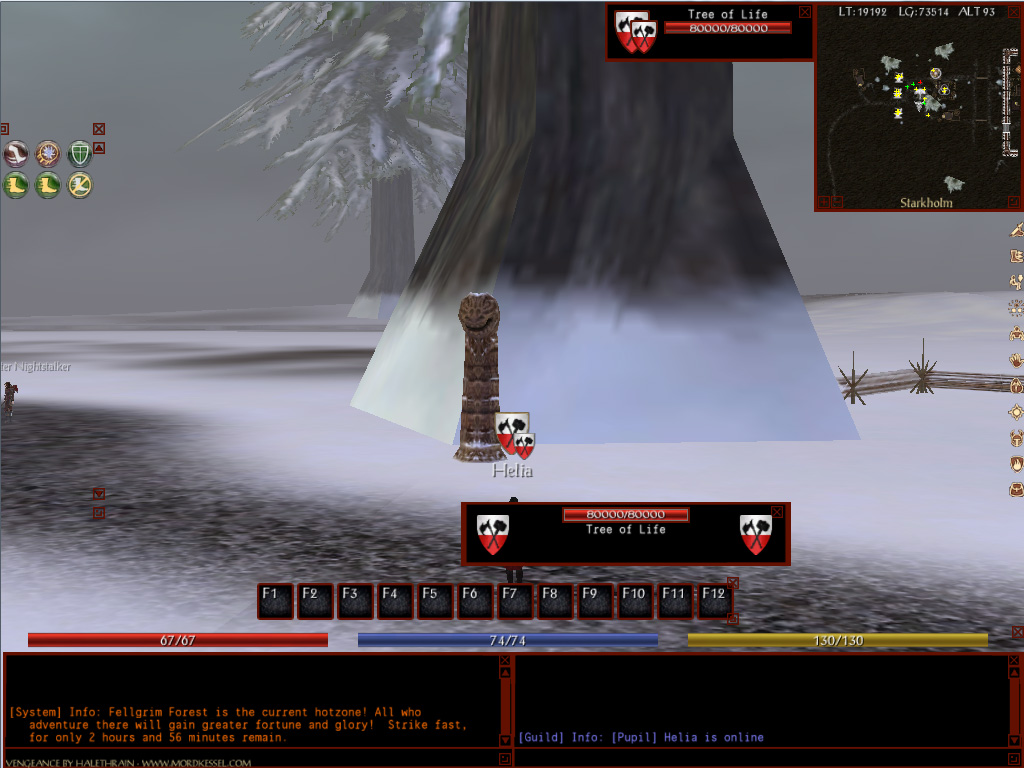1024x768 pixels.
Task: Select the F12 hotbar slot
Action: 714,601
